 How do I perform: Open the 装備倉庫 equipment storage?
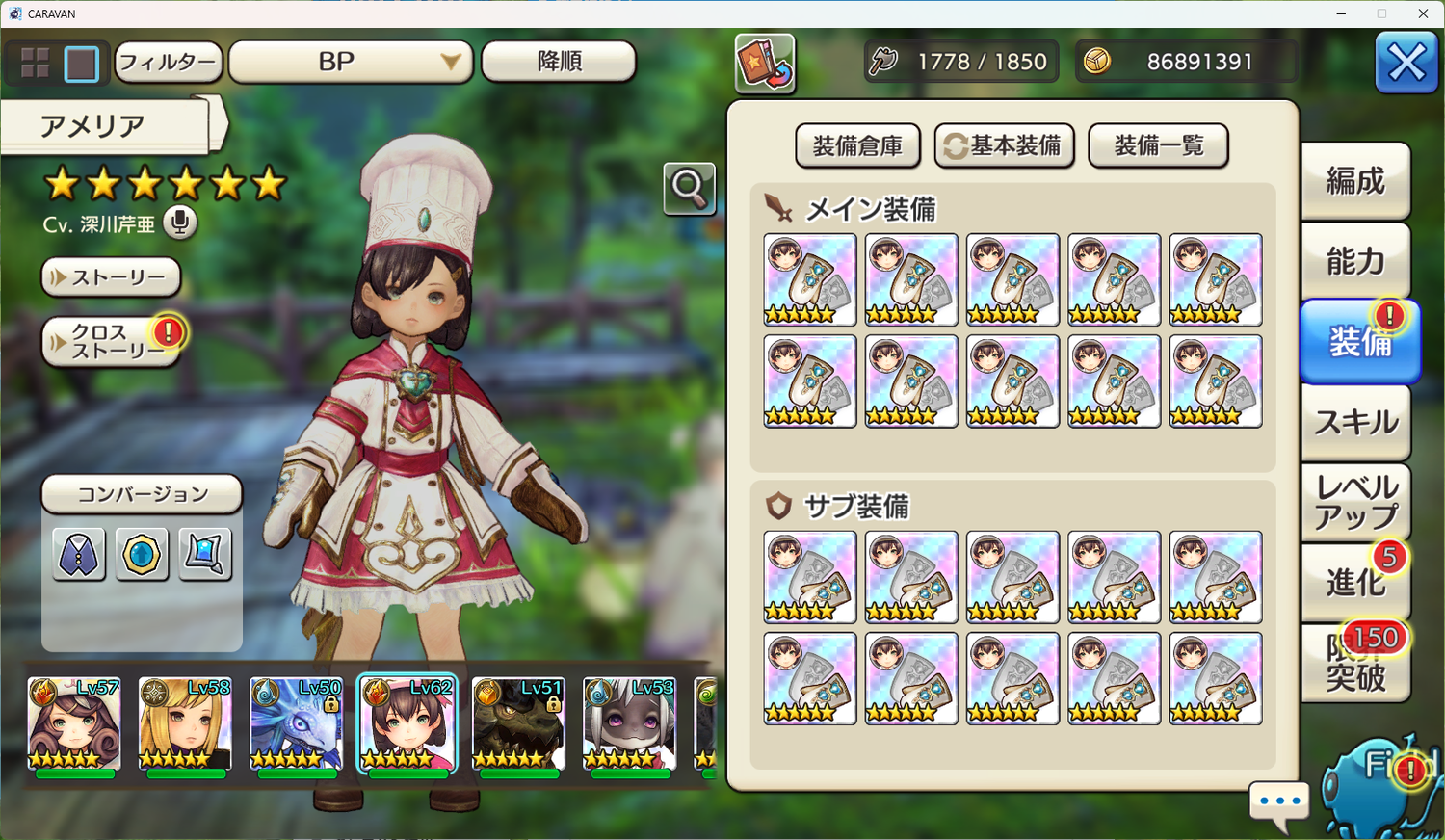coord(857,146)
